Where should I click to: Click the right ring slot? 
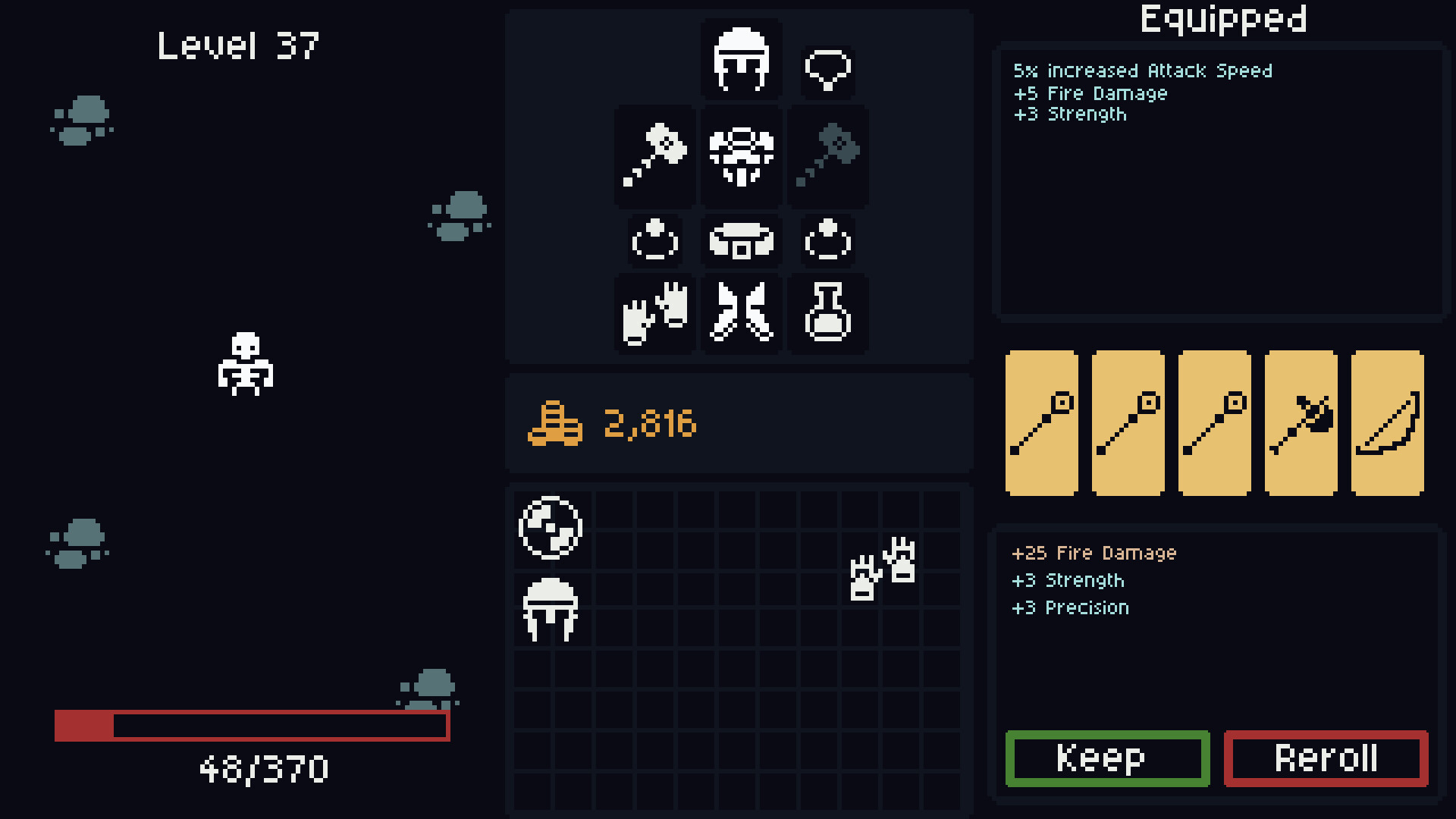pos(828,239)
